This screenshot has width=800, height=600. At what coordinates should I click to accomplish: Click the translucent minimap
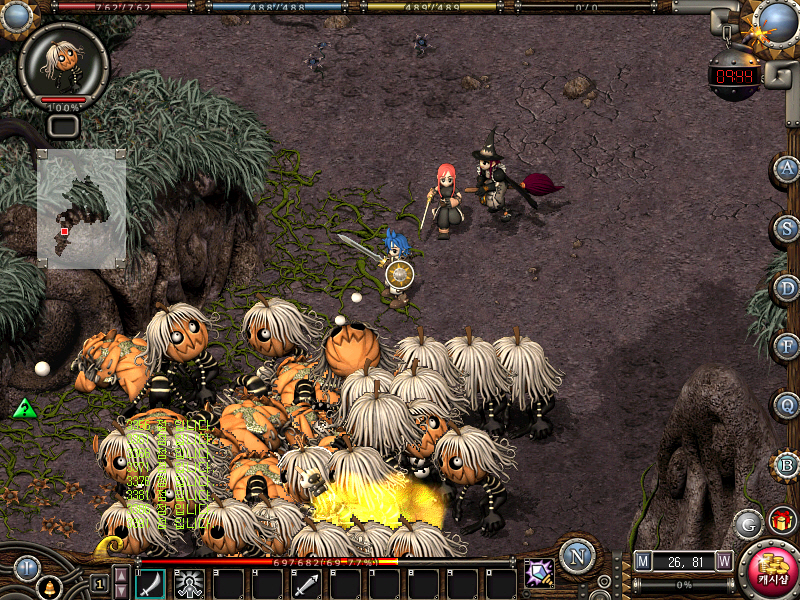click(82, 209)
